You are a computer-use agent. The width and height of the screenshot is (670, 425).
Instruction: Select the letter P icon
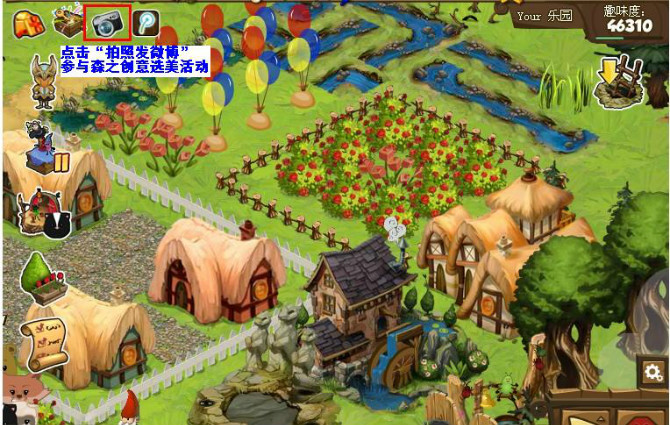pos(147,22)
